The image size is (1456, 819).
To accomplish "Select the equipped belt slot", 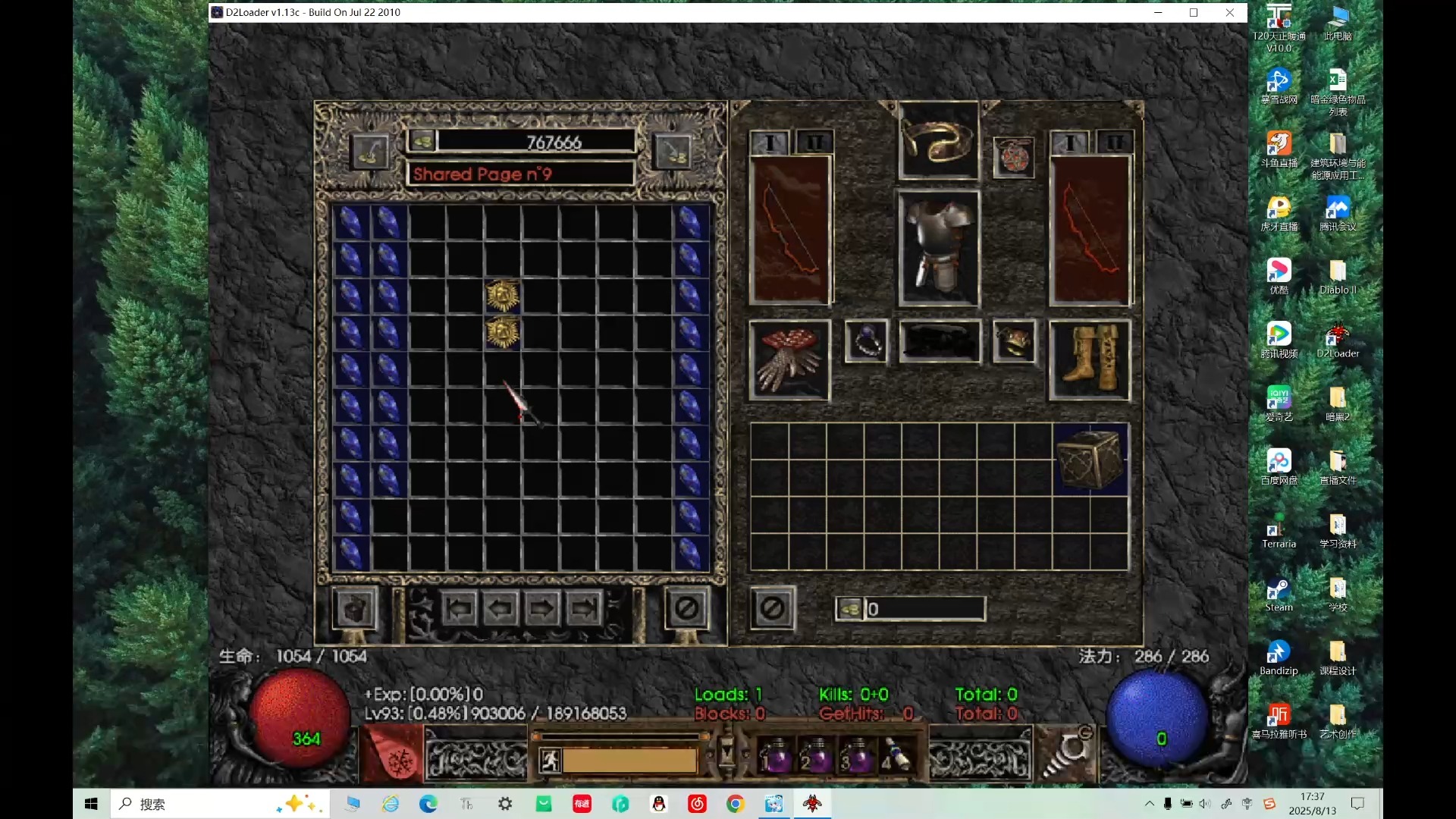I will tap(939, 341).
